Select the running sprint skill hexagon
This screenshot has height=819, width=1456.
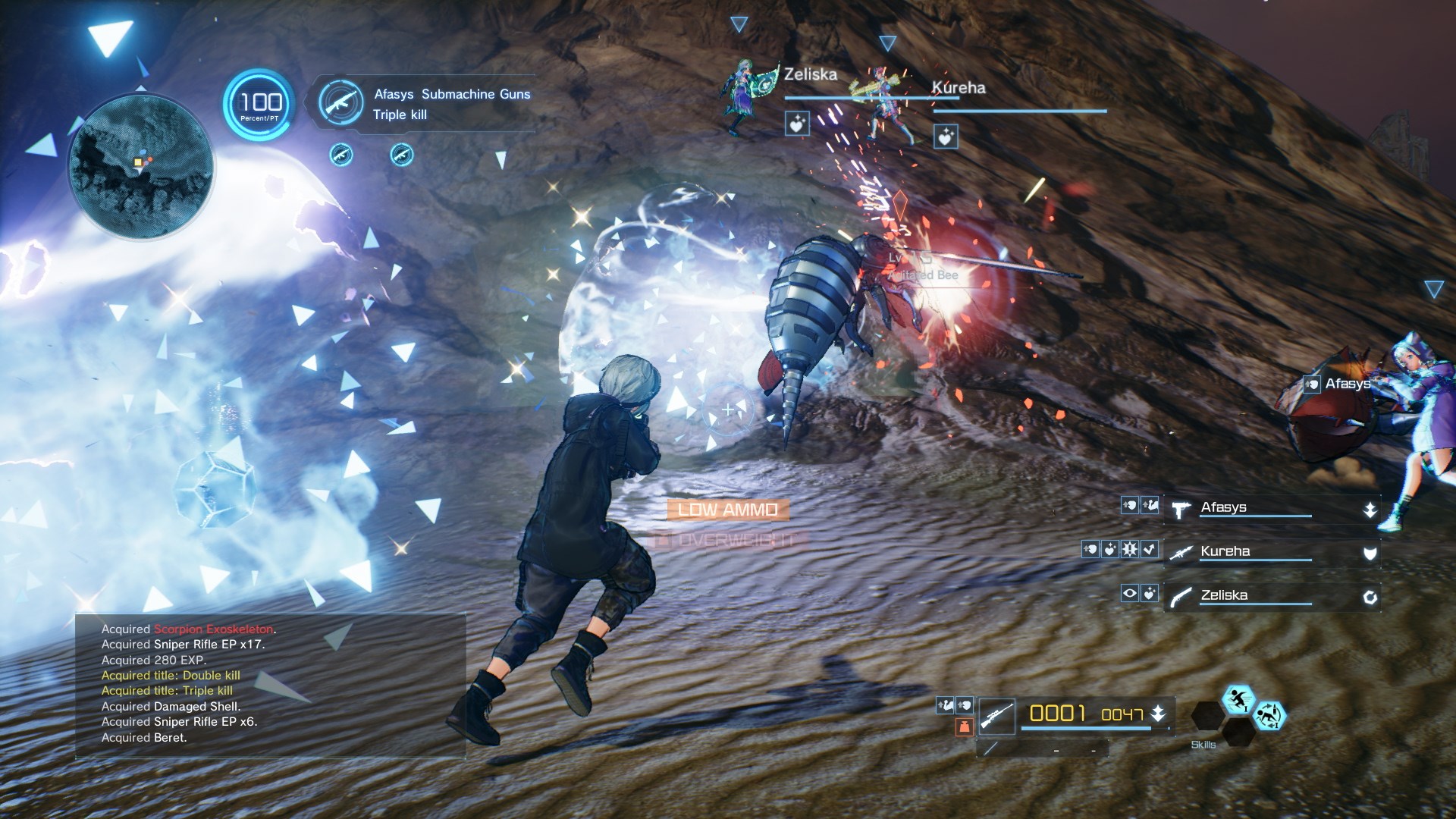tap(1238, 701)
